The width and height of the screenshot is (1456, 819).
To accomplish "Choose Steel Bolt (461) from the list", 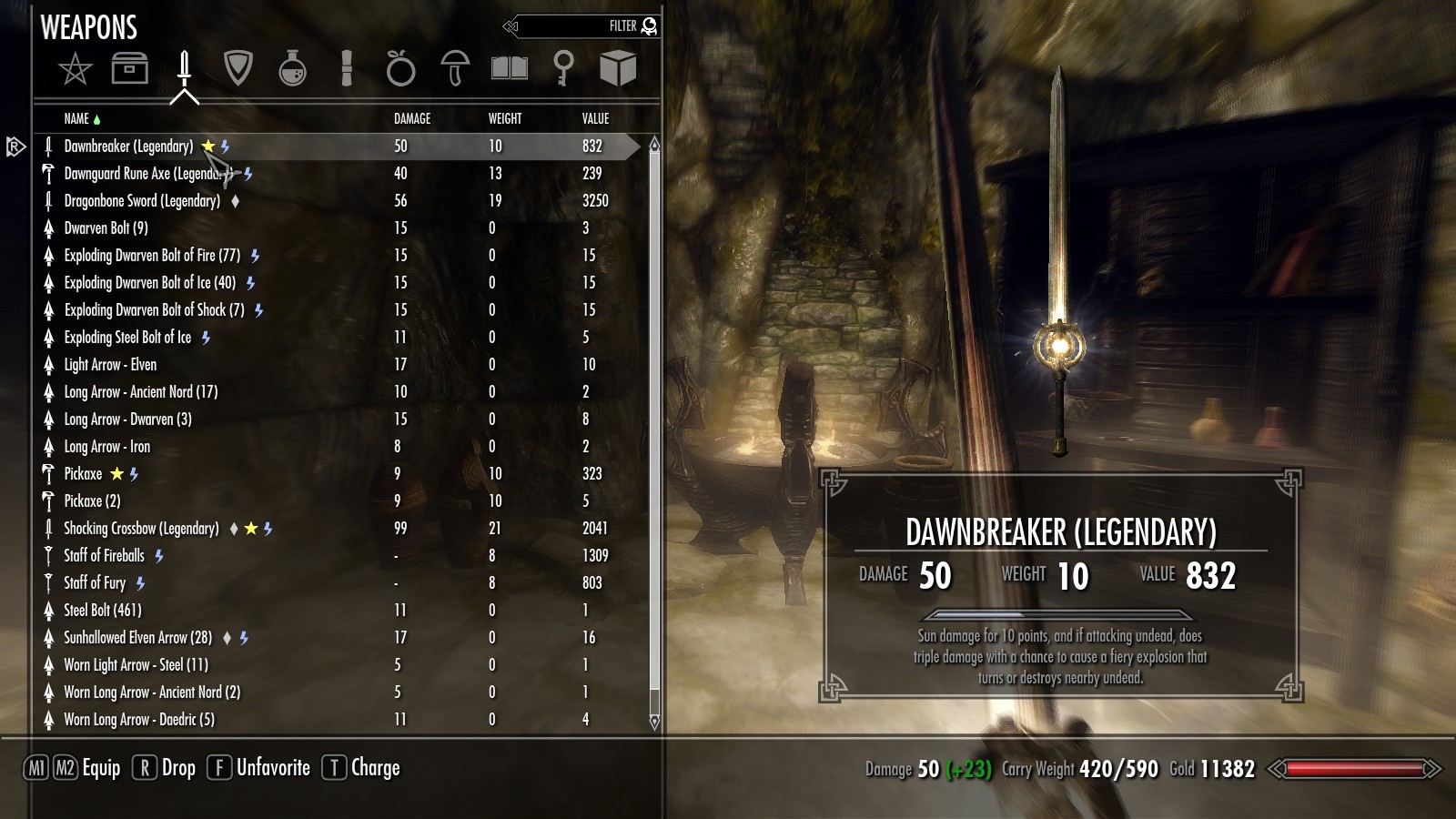I will 102,611.
